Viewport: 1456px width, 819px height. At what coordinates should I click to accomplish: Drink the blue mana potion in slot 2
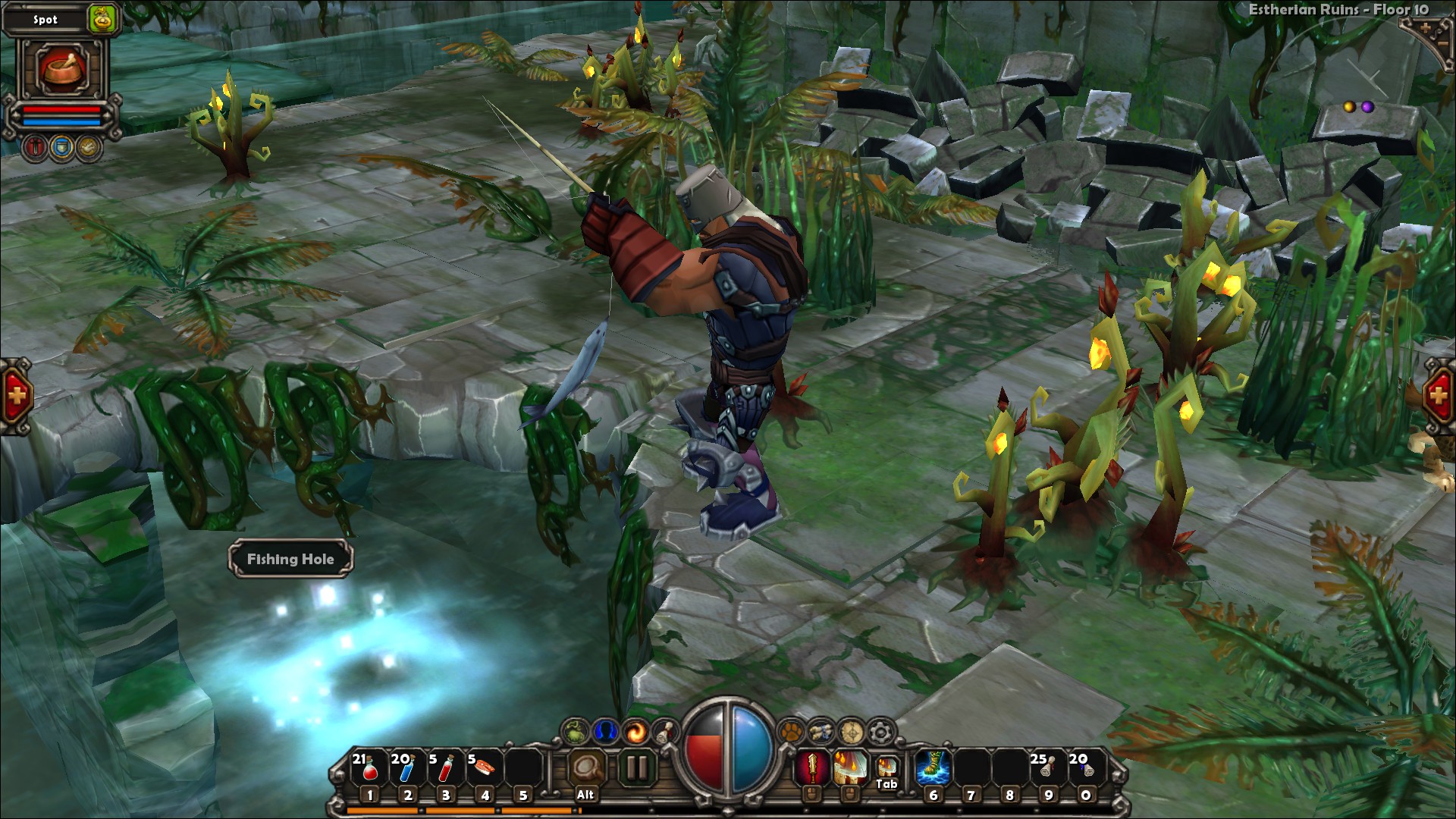point(407,767)
